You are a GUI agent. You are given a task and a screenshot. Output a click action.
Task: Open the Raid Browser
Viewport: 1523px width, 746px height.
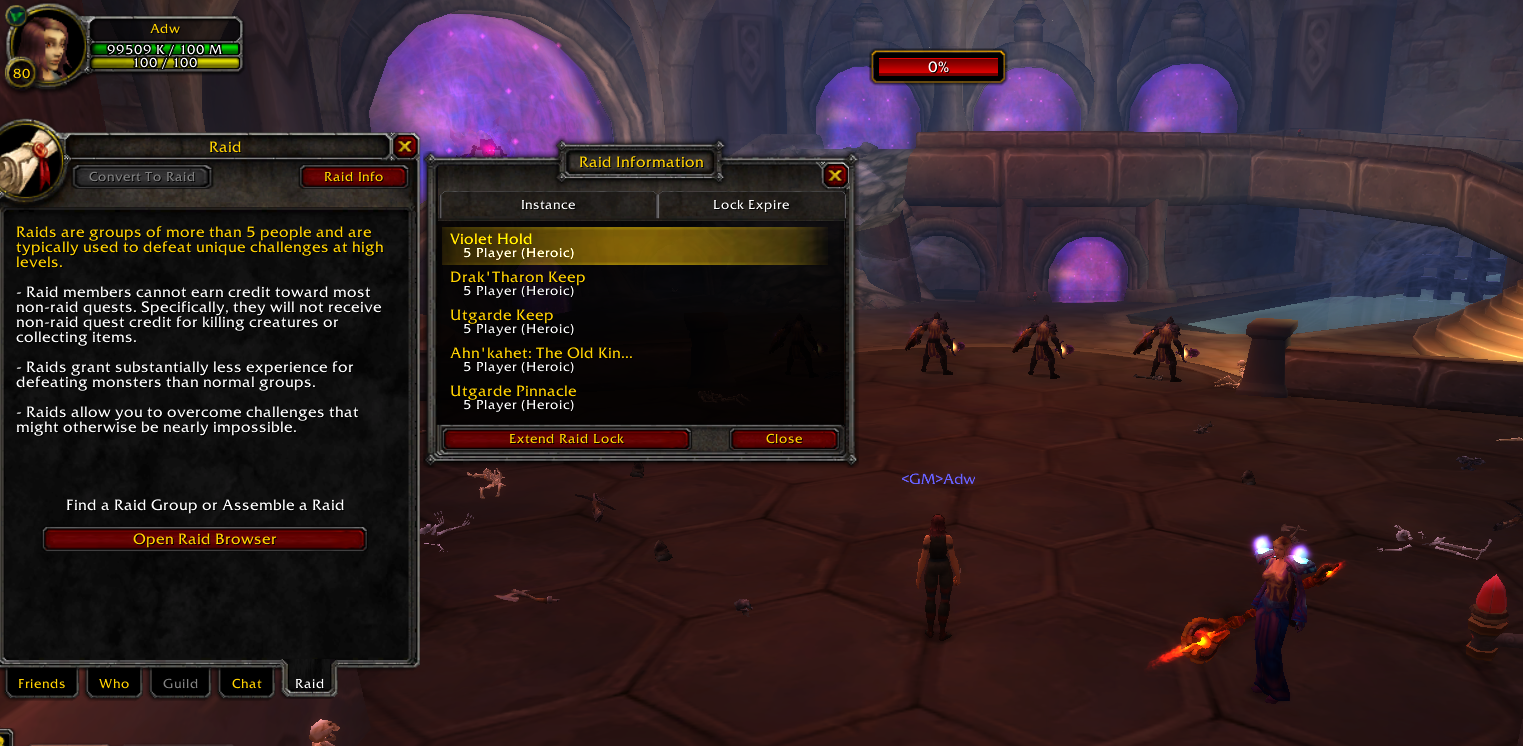pyautogui.click(x=204, y=538)
